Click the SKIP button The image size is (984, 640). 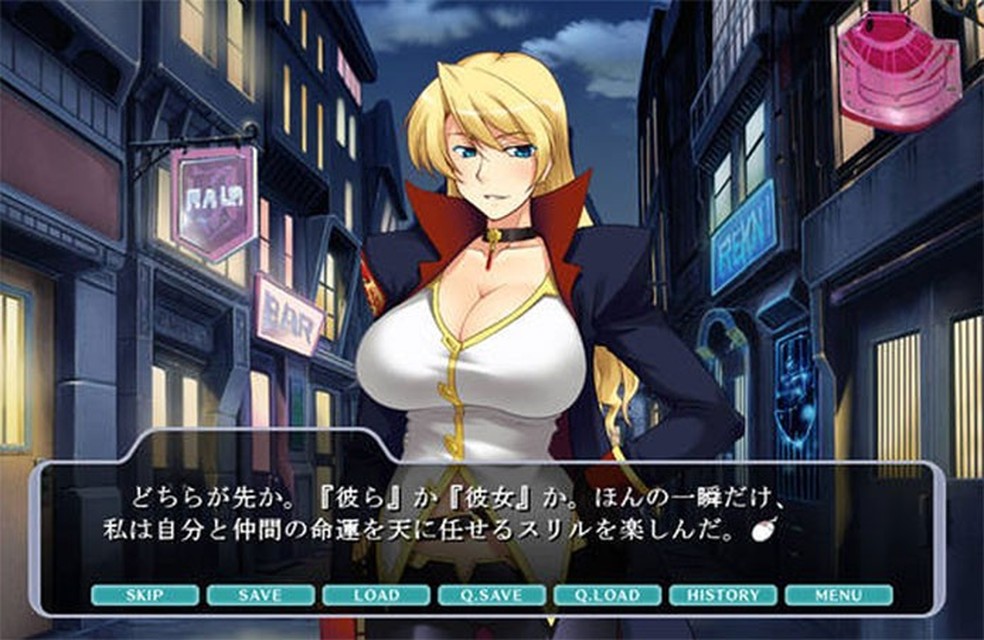[144, 595]
